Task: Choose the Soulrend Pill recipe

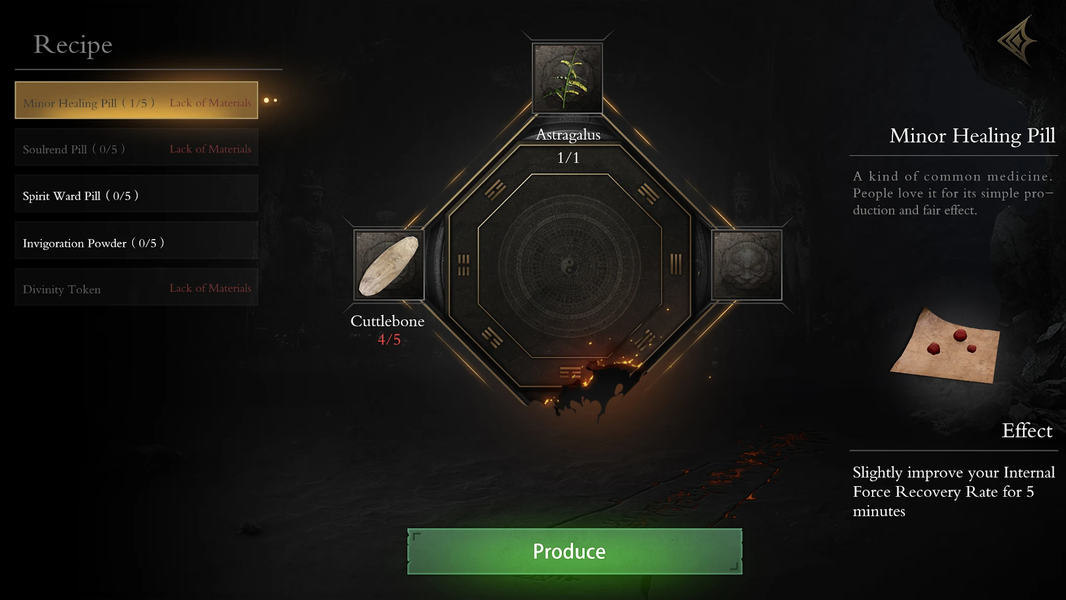Action: [x=136, y=148]
